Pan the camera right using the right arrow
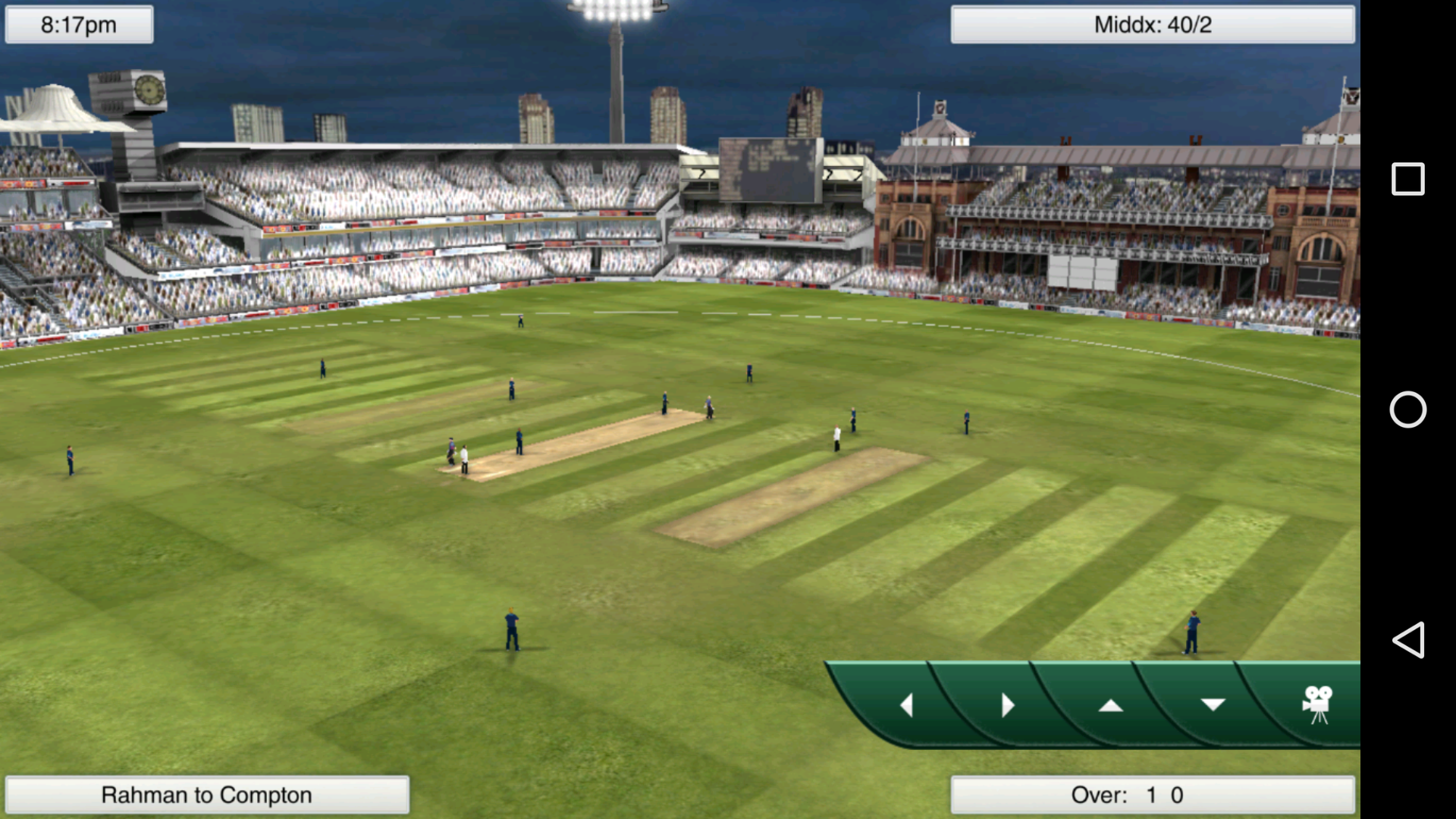This screenshot has width=1456, height=819. click(1009, 705)
